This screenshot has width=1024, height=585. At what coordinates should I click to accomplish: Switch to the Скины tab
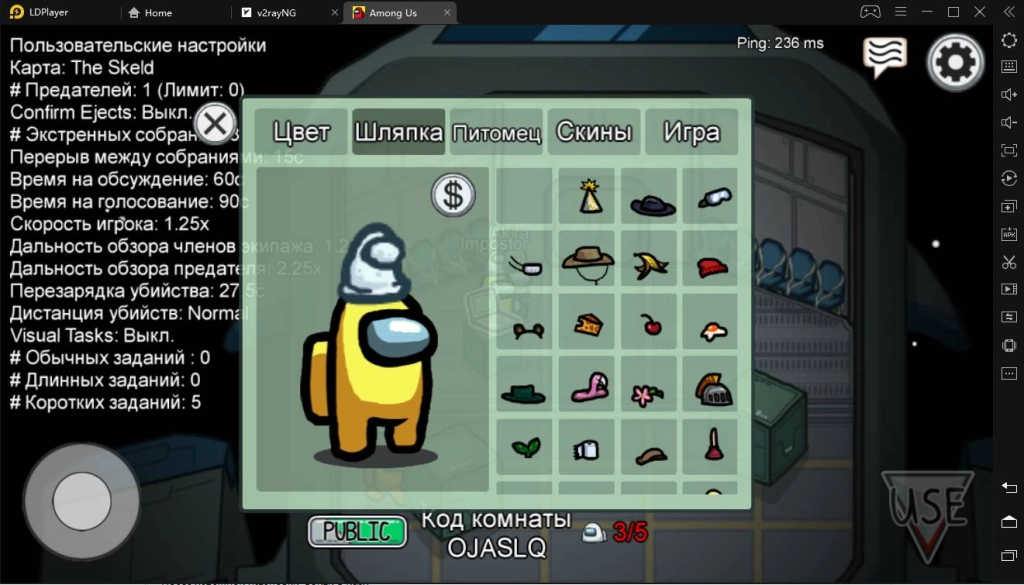(594, 132)
